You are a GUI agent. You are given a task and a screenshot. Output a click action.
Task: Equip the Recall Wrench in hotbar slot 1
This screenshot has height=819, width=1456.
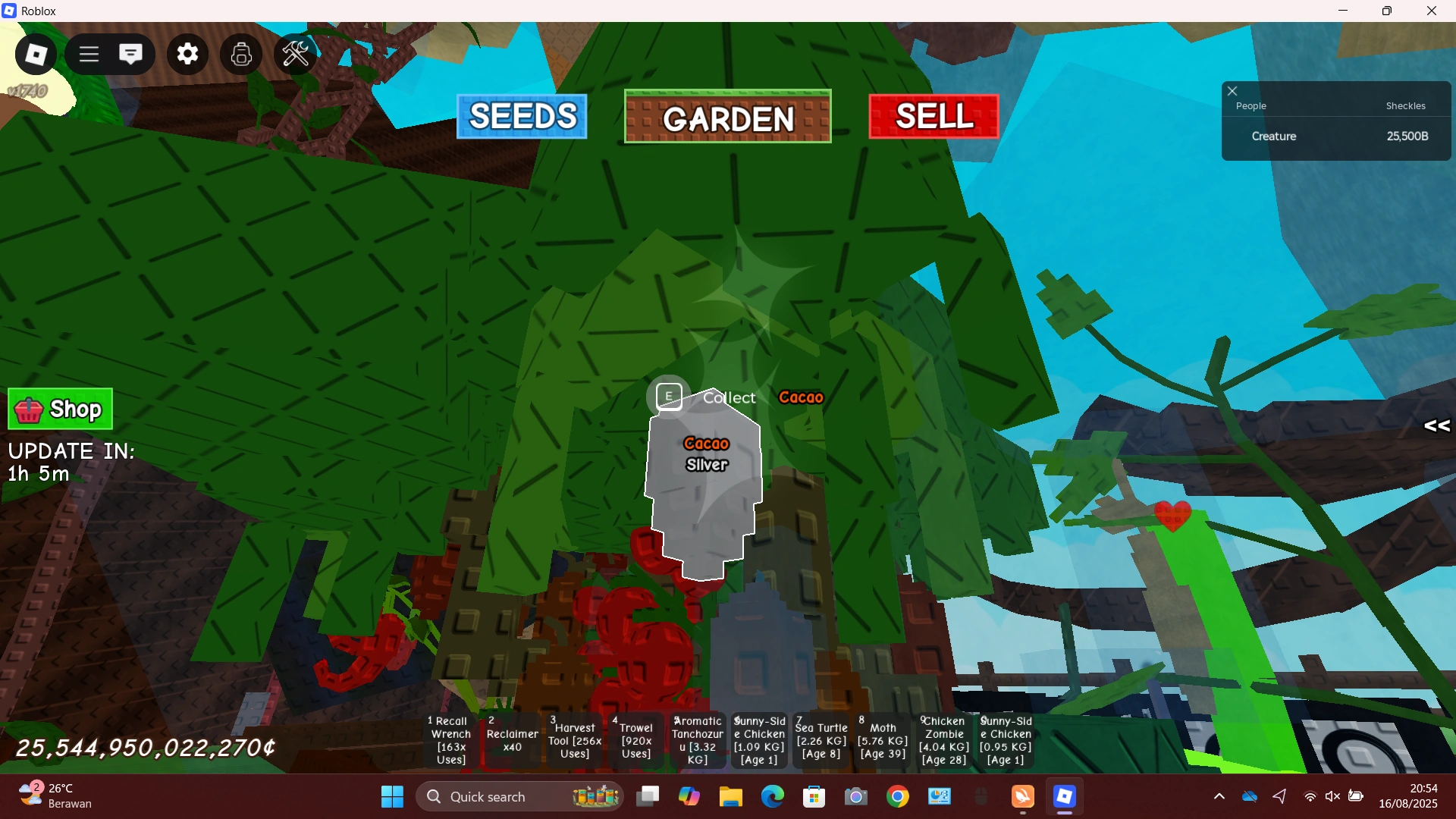(x=450, y=739)
